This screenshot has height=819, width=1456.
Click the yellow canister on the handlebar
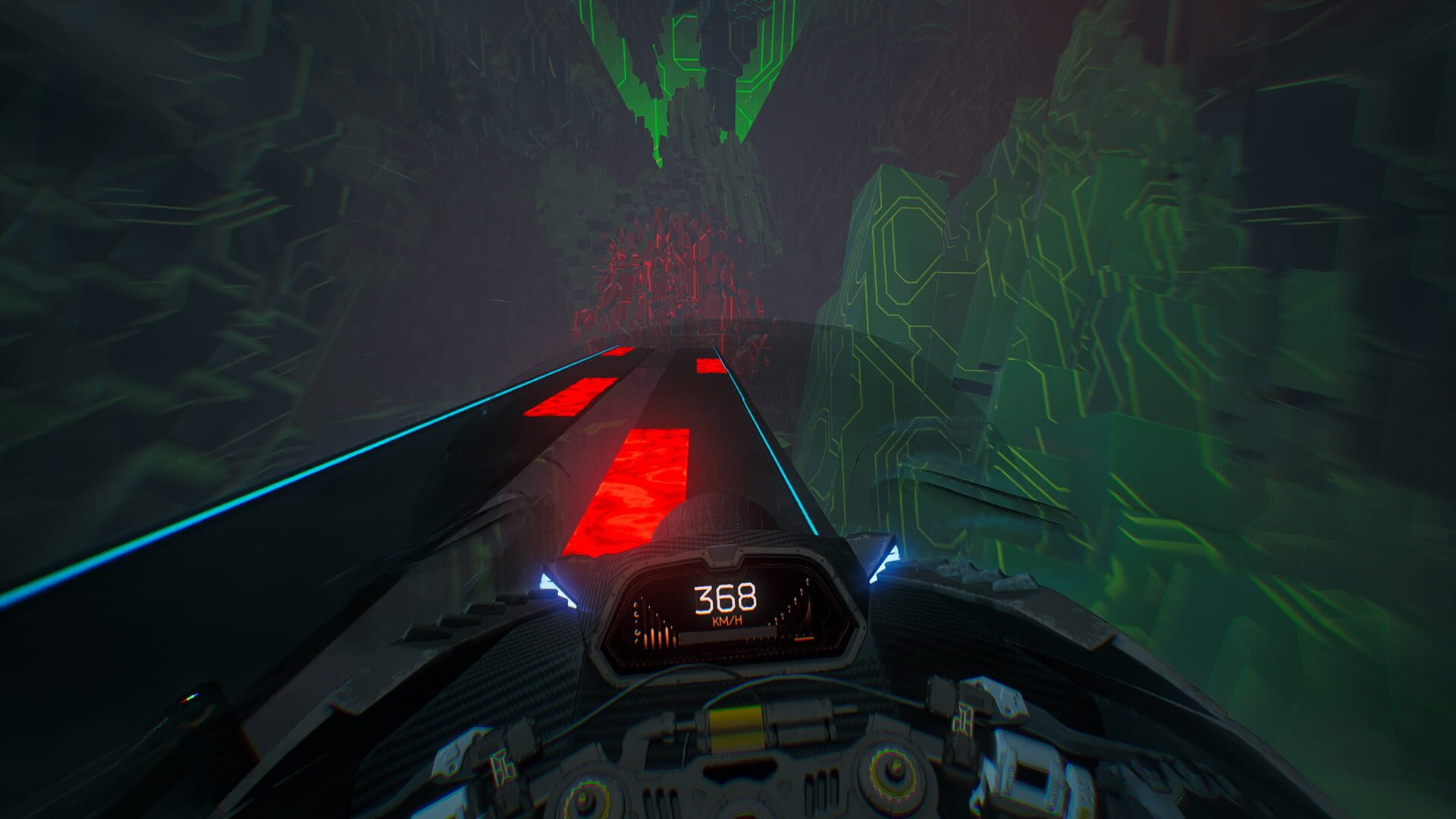pyautogui.click(x=736, y=730)
